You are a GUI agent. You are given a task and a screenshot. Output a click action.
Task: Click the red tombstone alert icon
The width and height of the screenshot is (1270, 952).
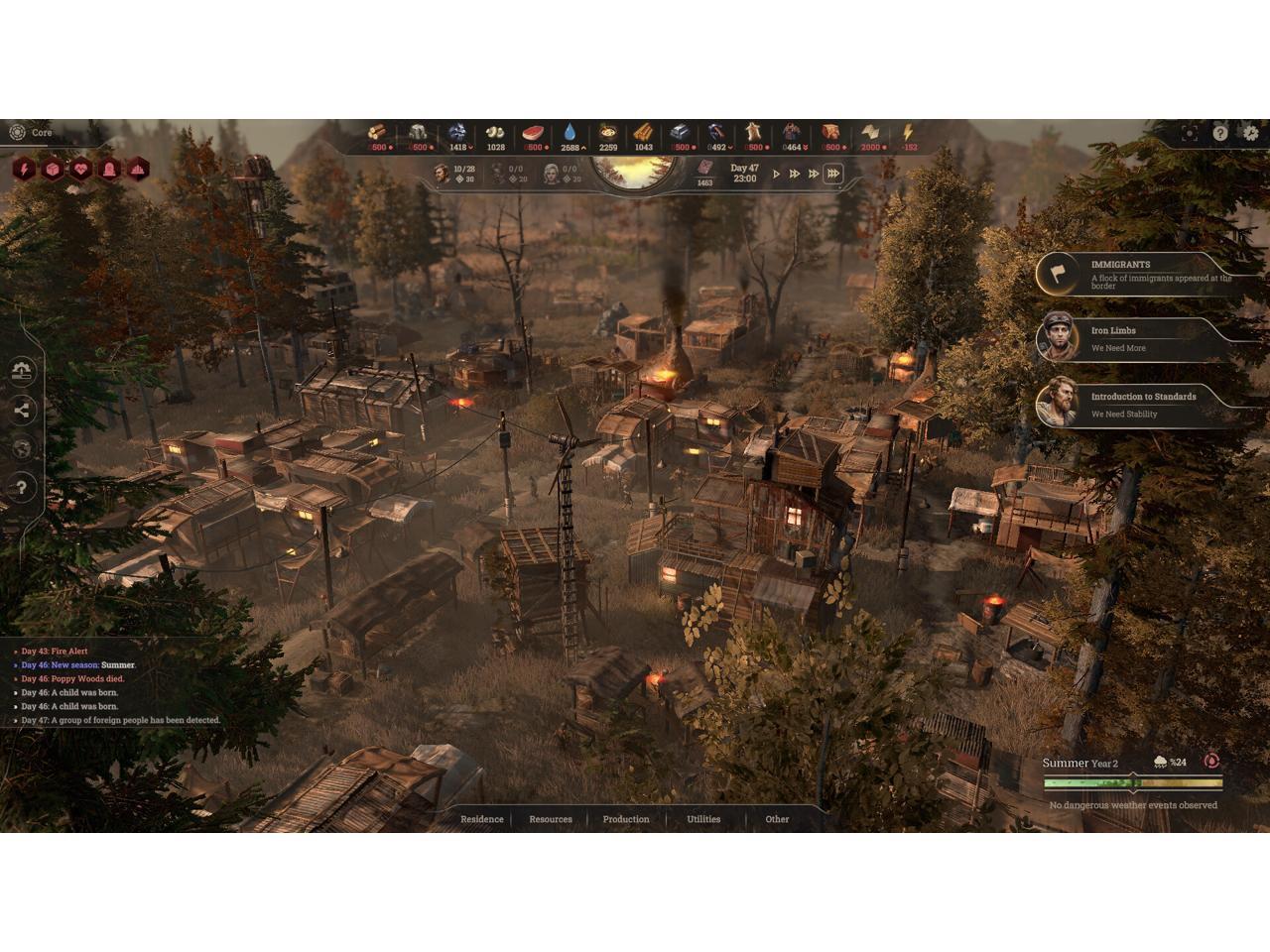tap(109, 170)
